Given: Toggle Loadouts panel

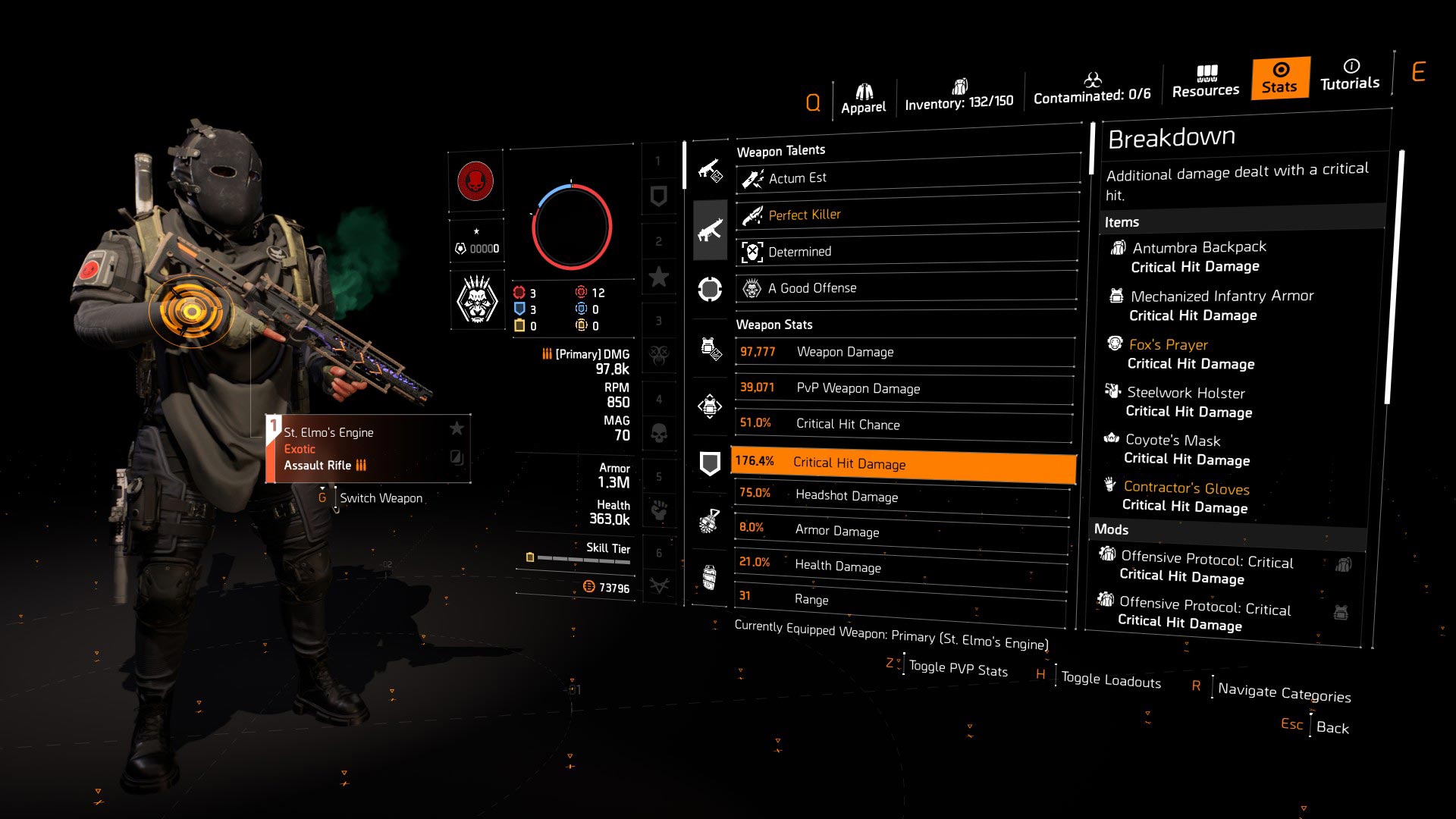Looking at the screenshot, I should coord(1110,679).
